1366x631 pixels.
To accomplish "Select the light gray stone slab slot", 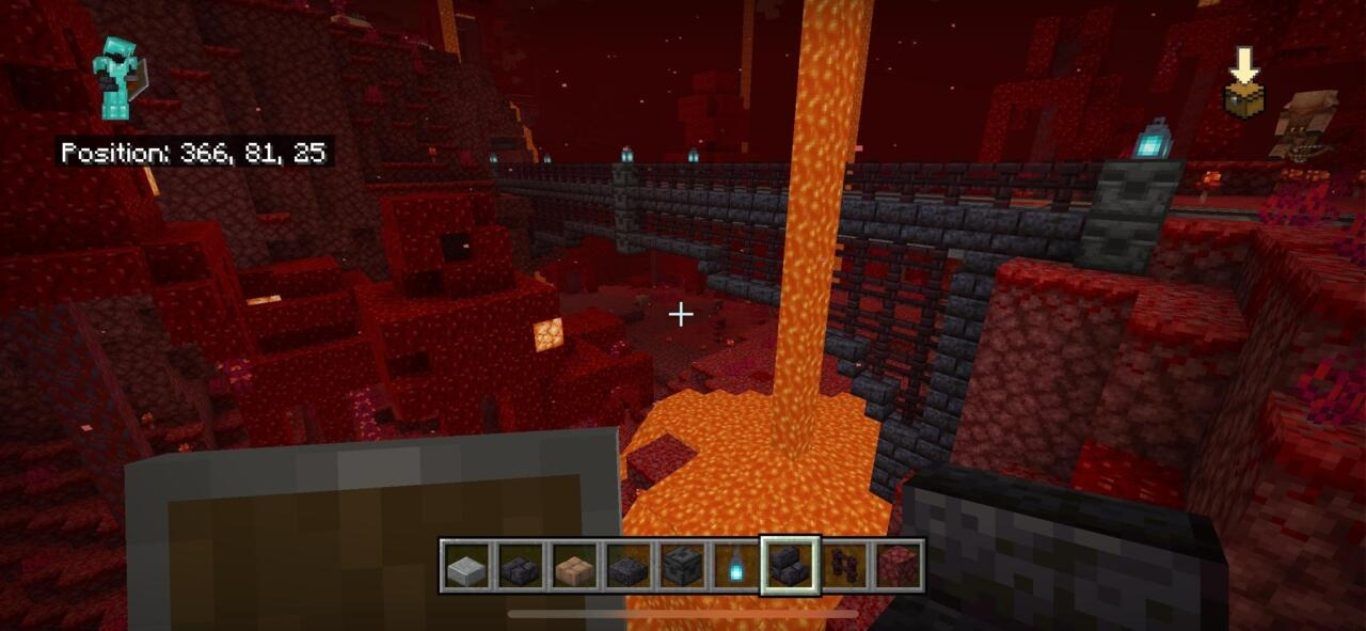I will (x=465, y=566).
